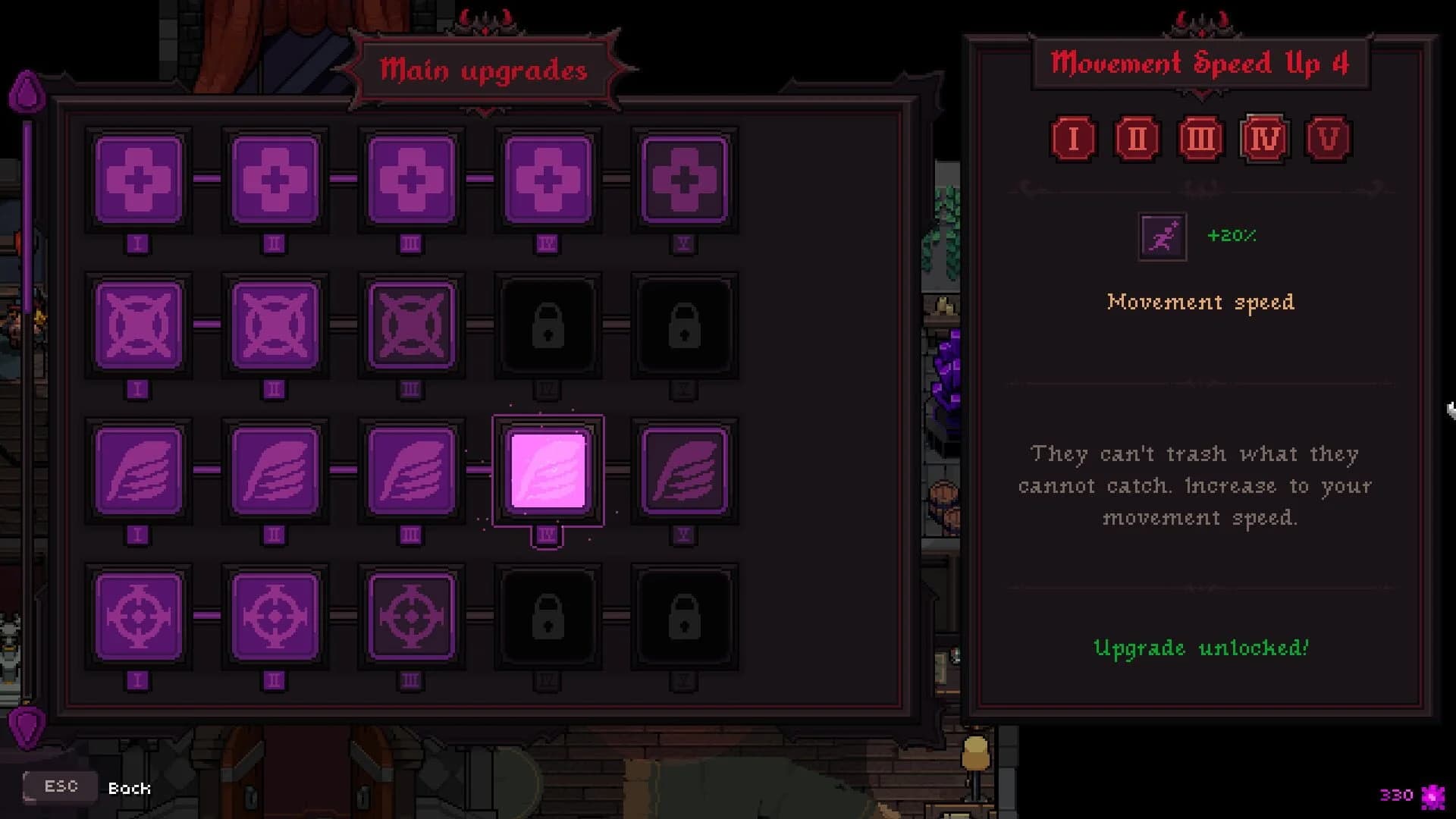Open tier III of Movement Speed Up

pyautogui.click(x=1199, y=138)
